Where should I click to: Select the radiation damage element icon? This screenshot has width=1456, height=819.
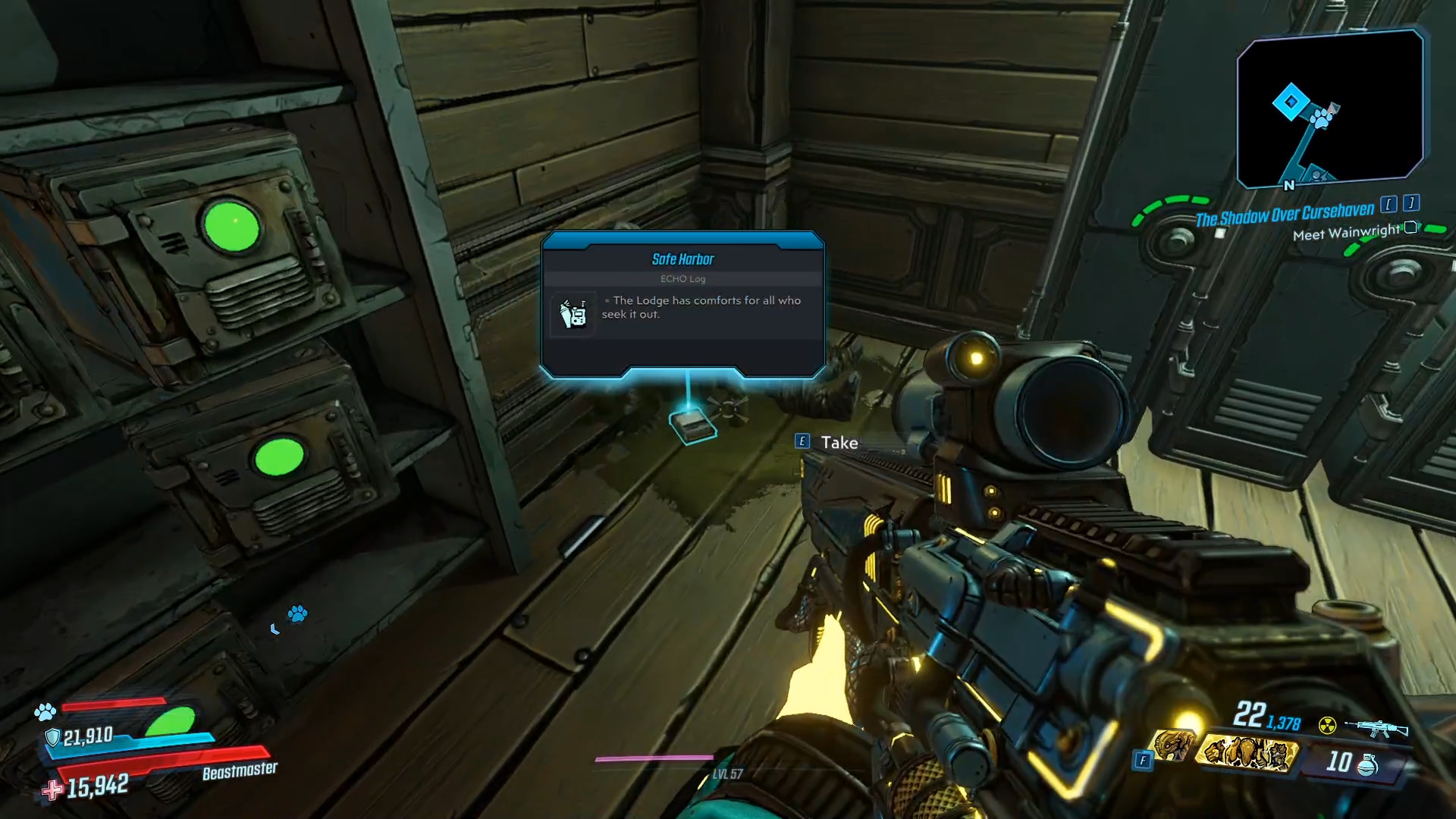pos(1327,724)
